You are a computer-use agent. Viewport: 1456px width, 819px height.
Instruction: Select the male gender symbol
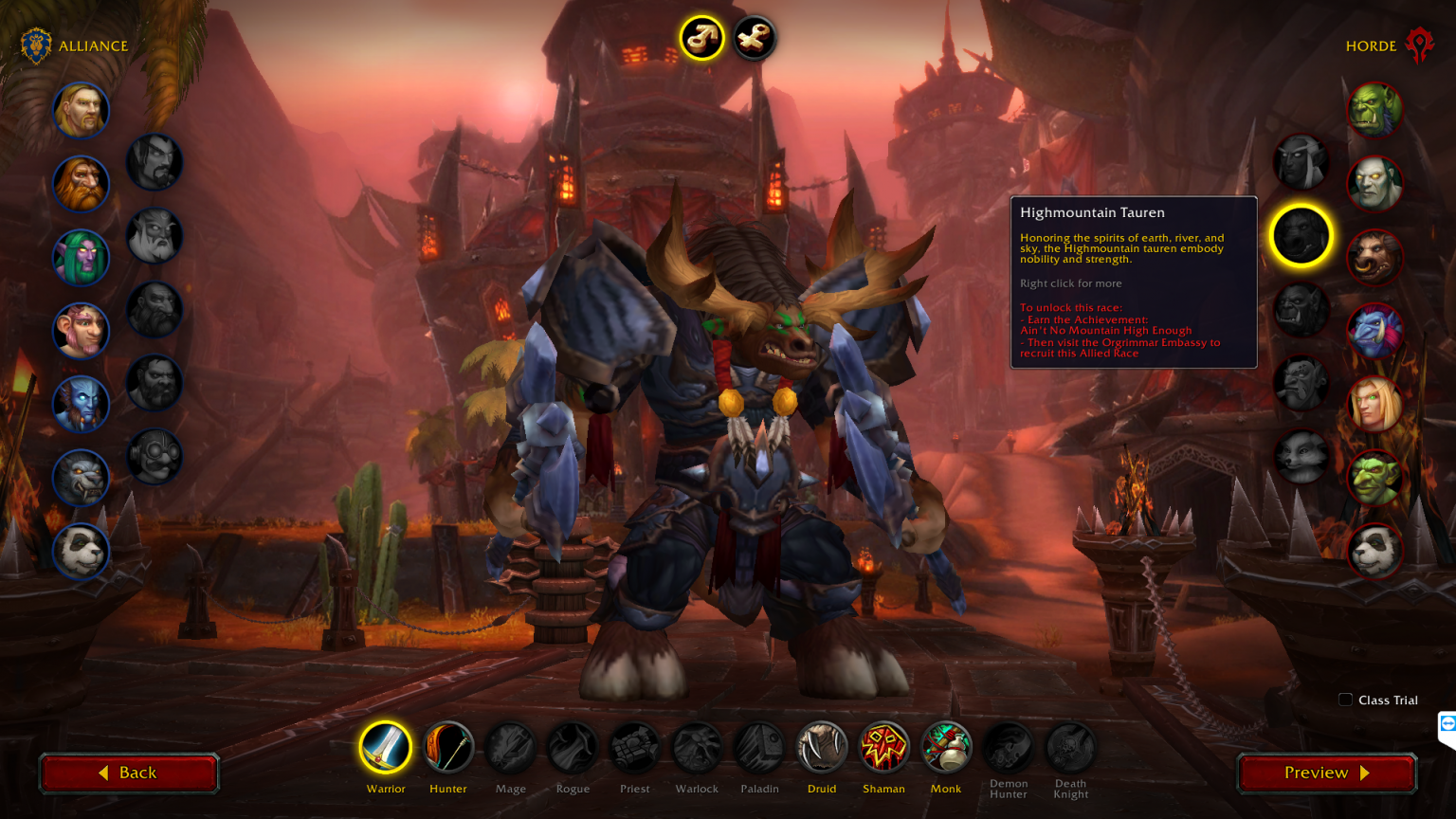click(x=701, y=38)
